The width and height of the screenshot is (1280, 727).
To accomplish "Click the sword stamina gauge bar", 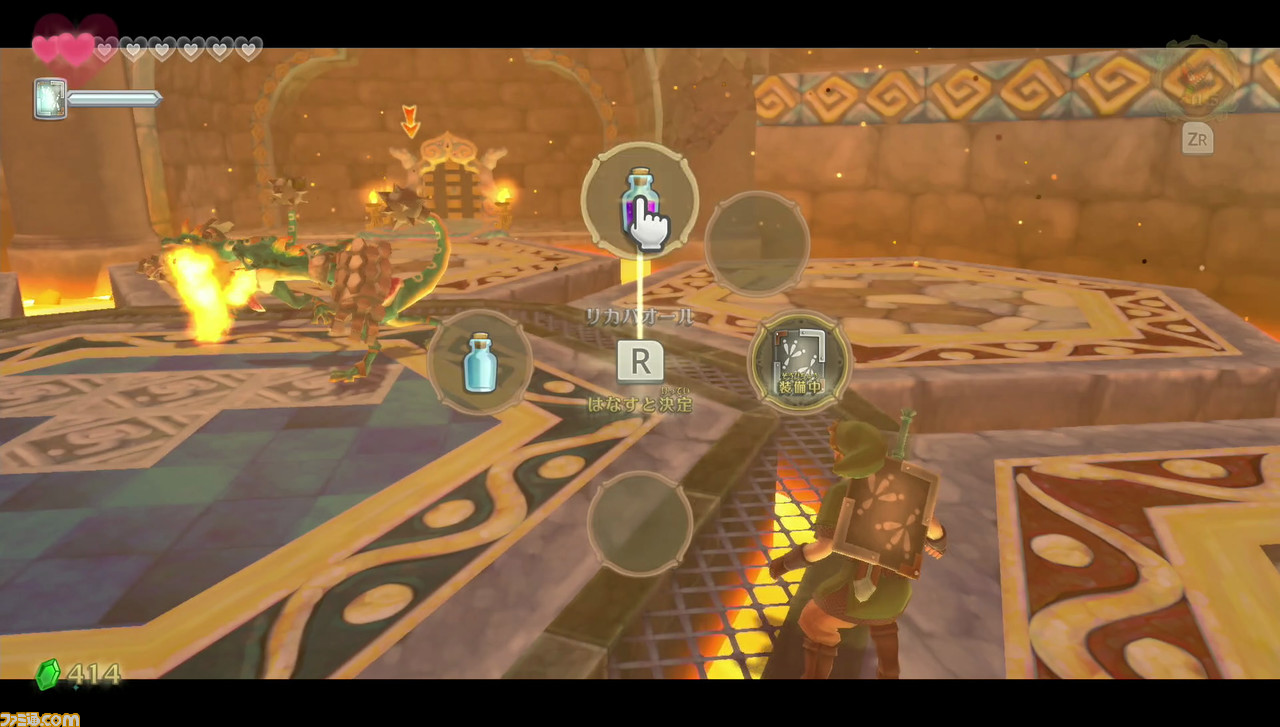I will (115, 98).
